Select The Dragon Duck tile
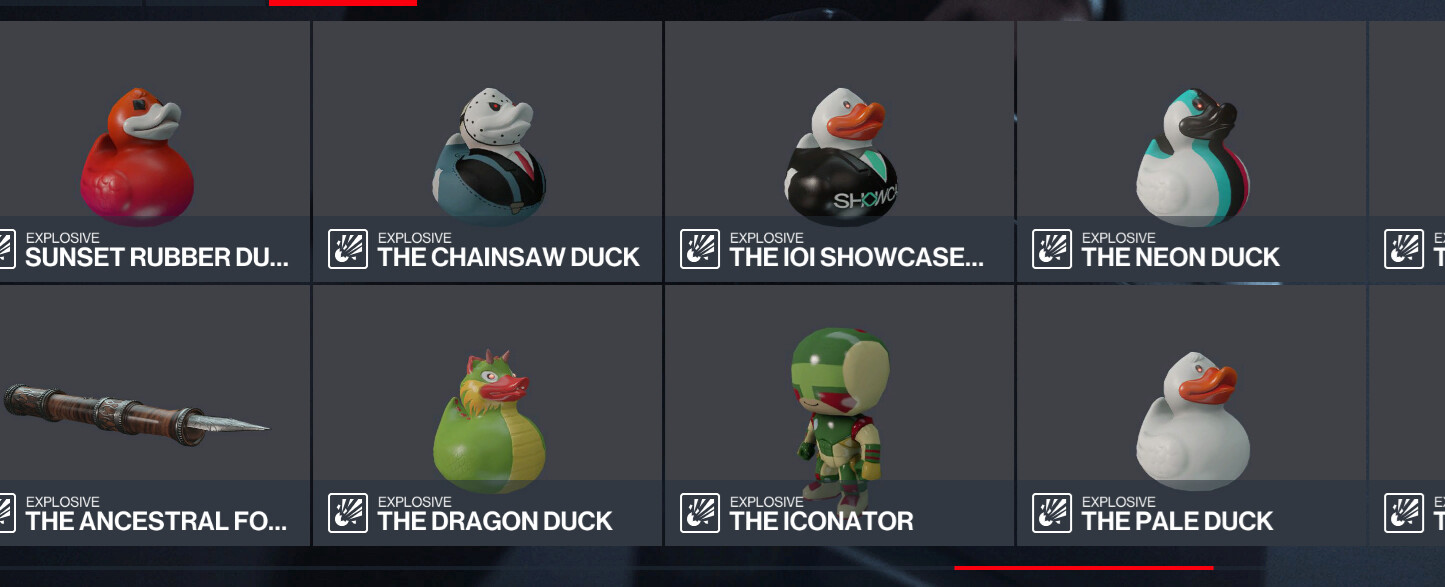1445x587 pixels. [x=488, y=415]
